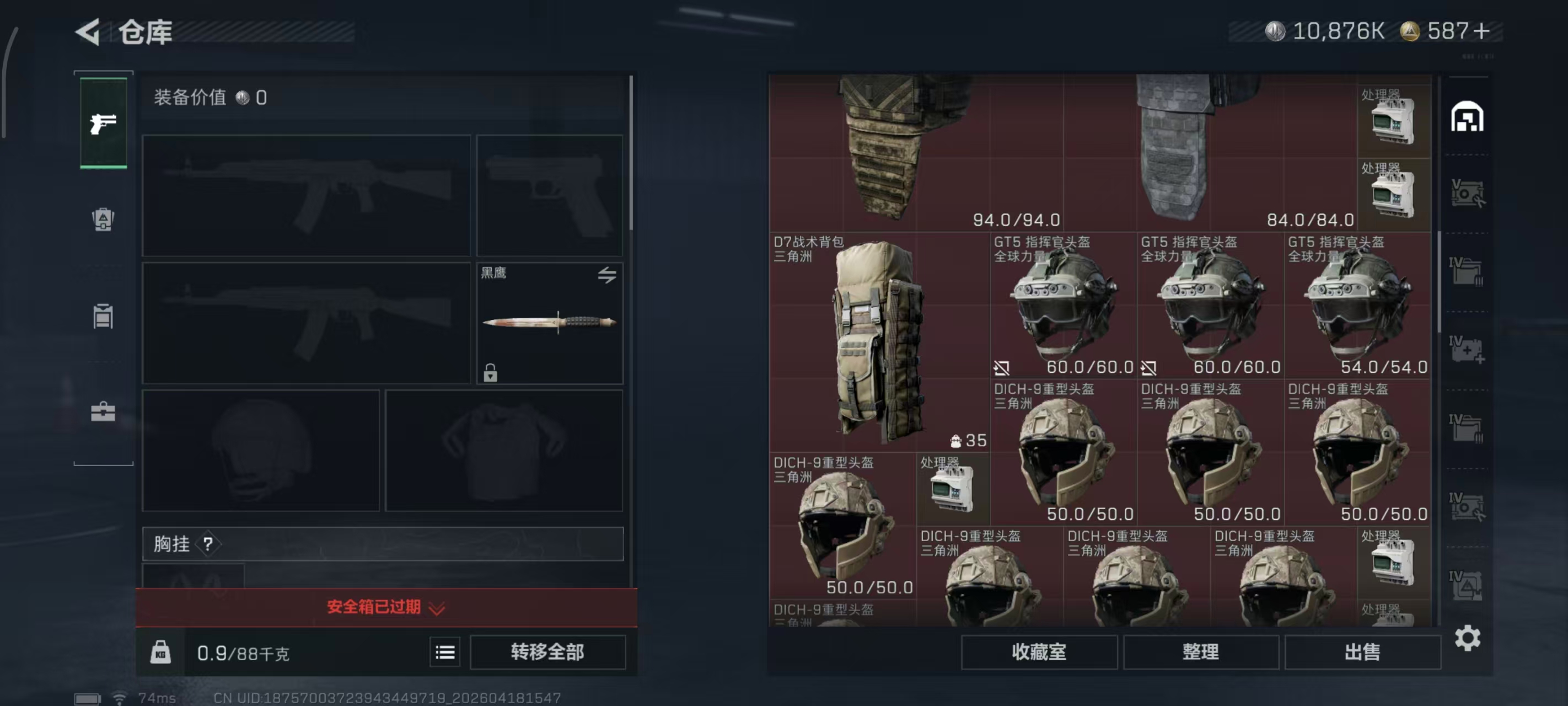
Task: Open the settings gear at bottom right
Action: [1468, 638]
